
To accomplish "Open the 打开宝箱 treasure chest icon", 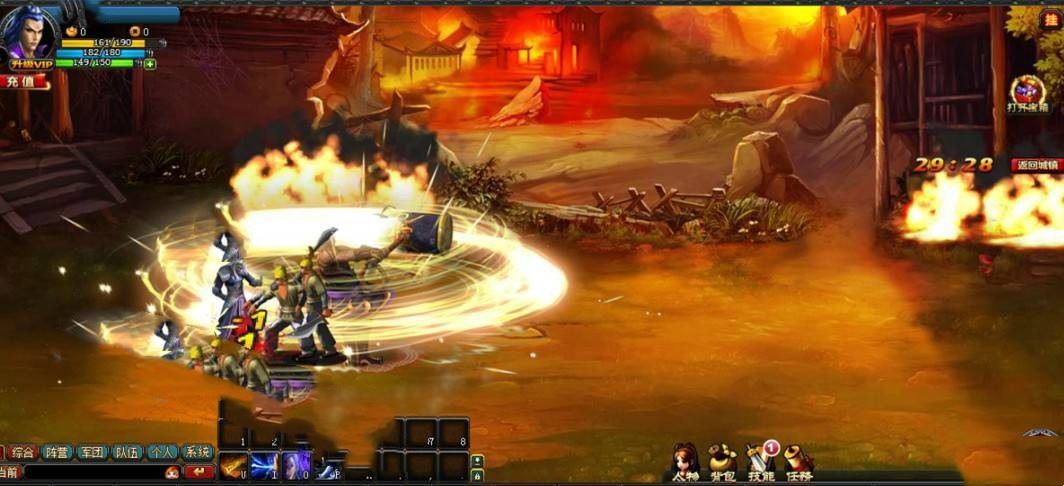I will tap(1027, 92).
